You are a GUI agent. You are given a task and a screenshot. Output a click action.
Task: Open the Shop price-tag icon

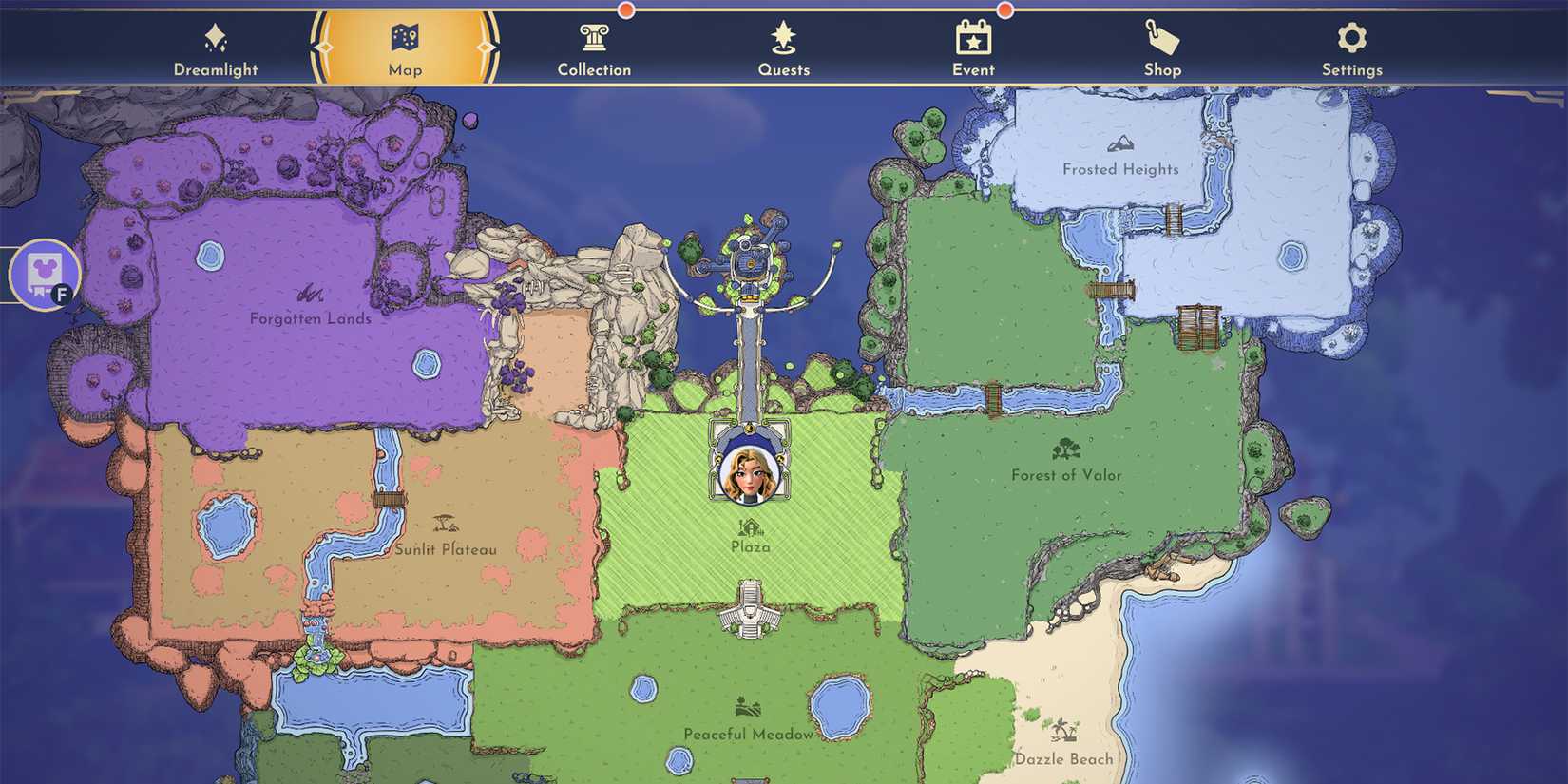[1161, 40]
